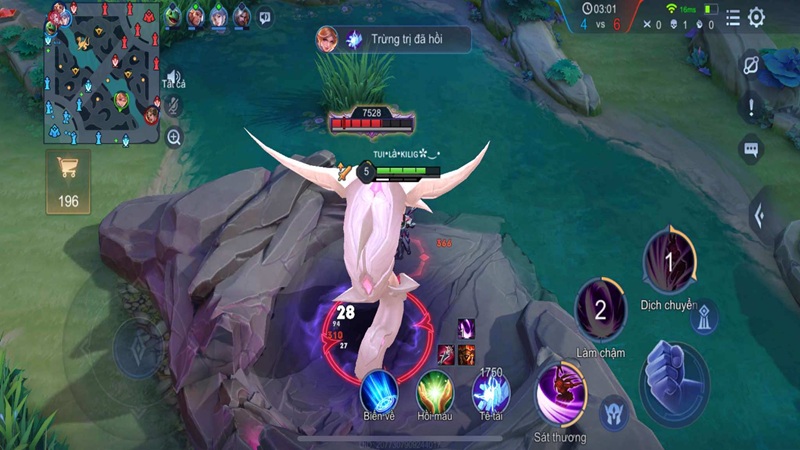The height and width of the screenshot is (450, 800).
Task: Toggle the Tất cả speaker audio
Action: tap(174, 78)
